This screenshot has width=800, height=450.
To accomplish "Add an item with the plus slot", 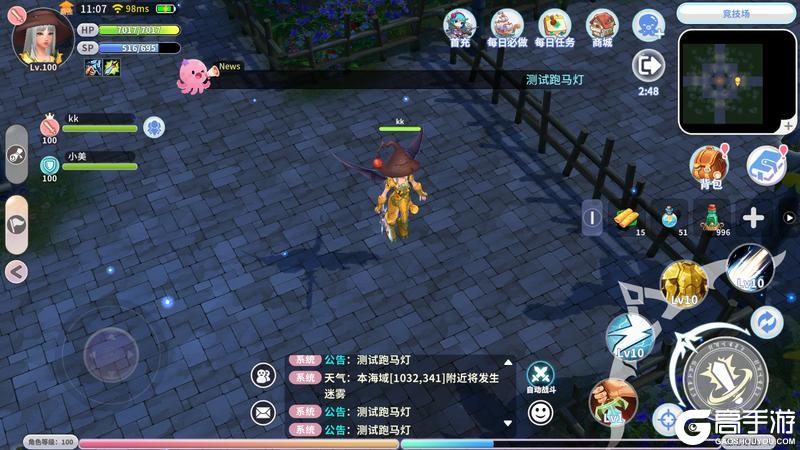I will 753,217.
